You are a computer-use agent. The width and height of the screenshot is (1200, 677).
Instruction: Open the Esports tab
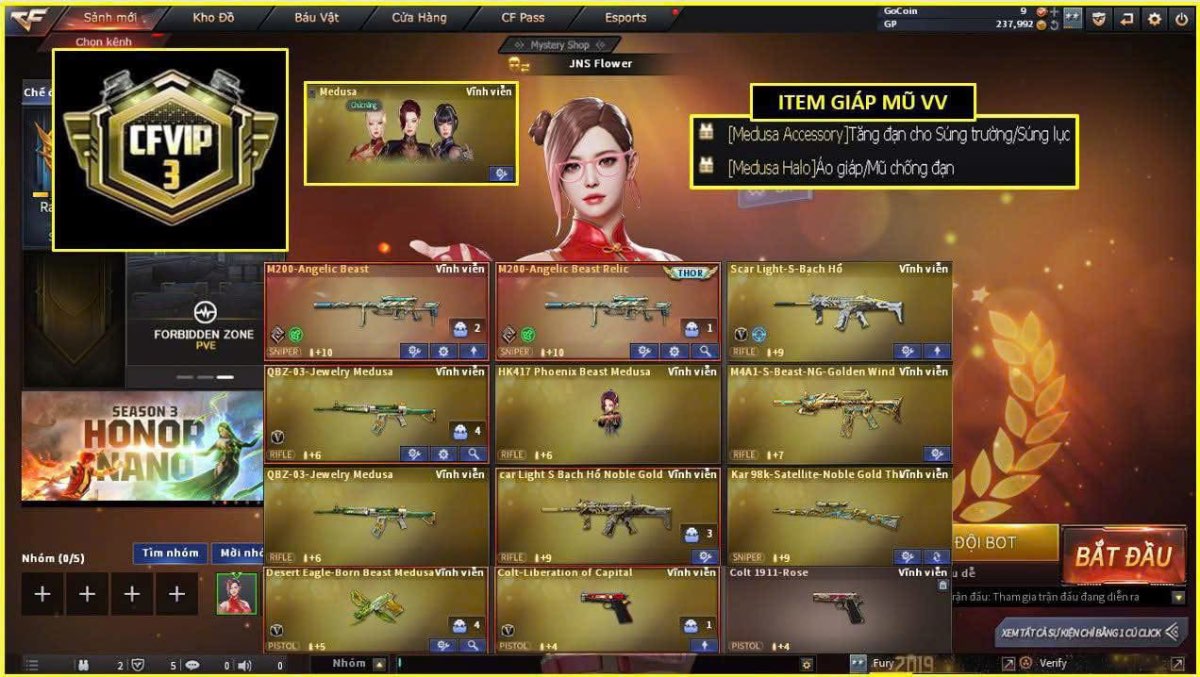[x=625, y=18]
